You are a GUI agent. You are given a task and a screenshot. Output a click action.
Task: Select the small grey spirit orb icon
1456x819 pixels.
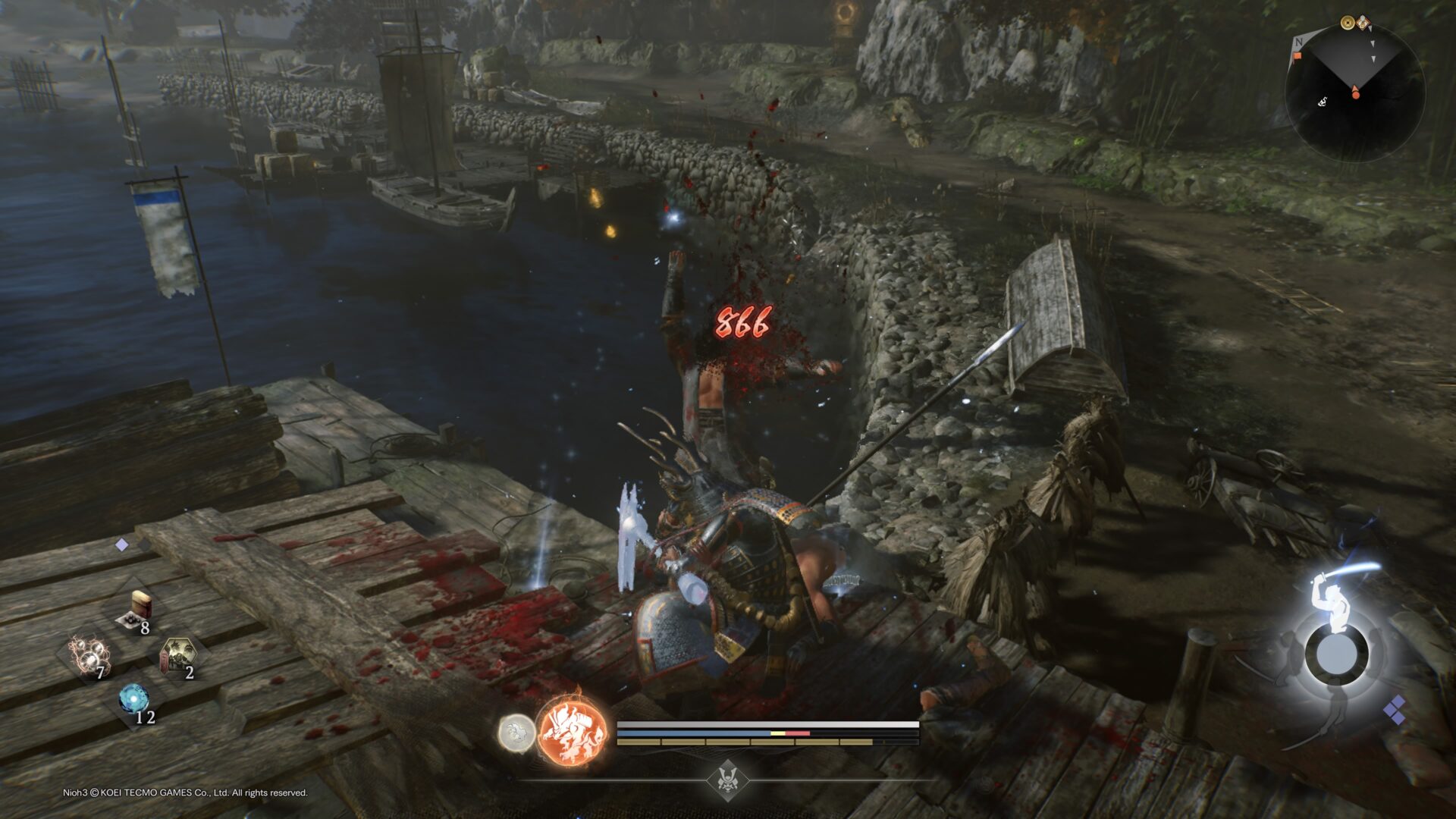516,734
